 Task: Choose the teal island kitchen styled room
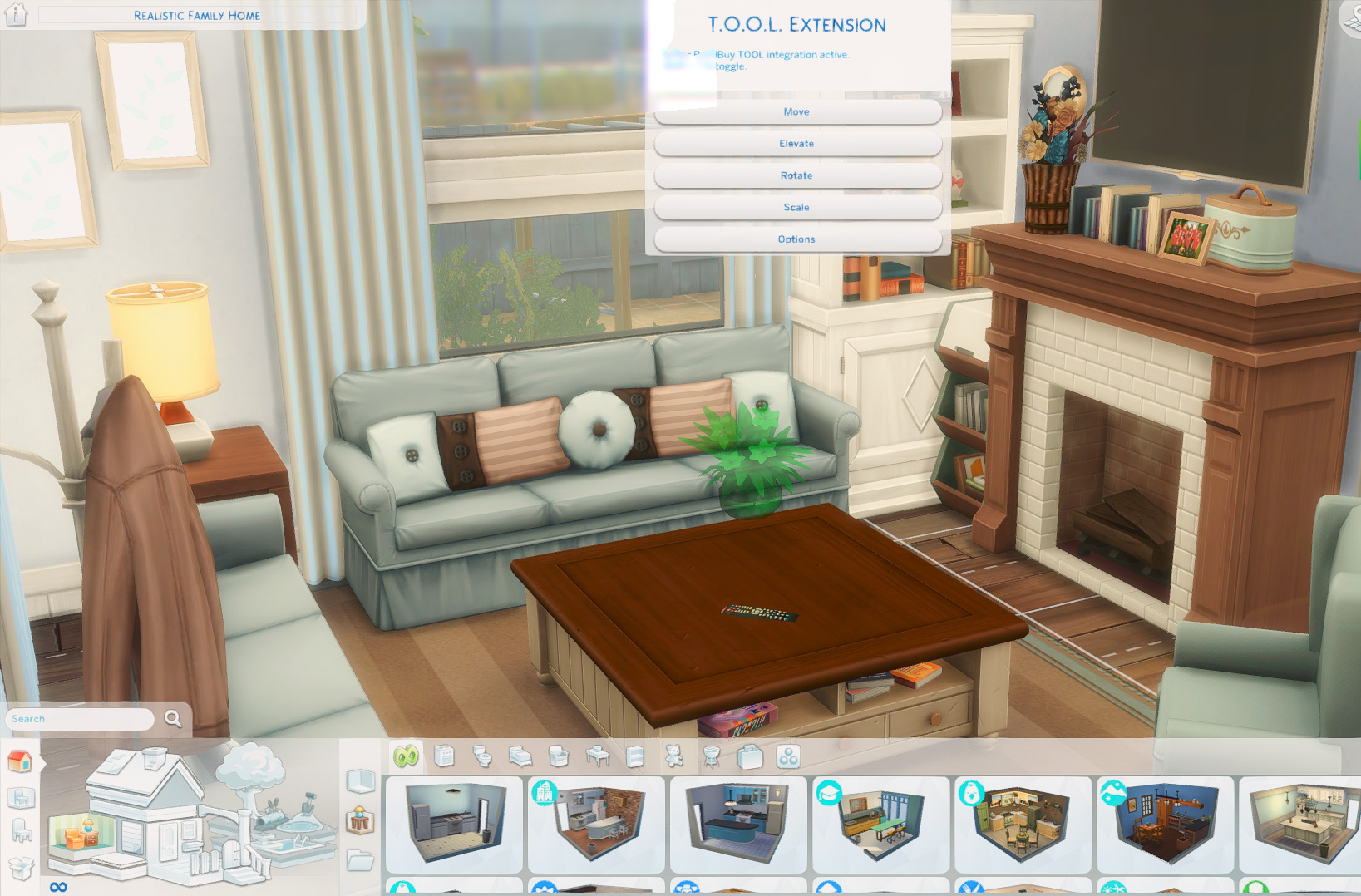738,824
